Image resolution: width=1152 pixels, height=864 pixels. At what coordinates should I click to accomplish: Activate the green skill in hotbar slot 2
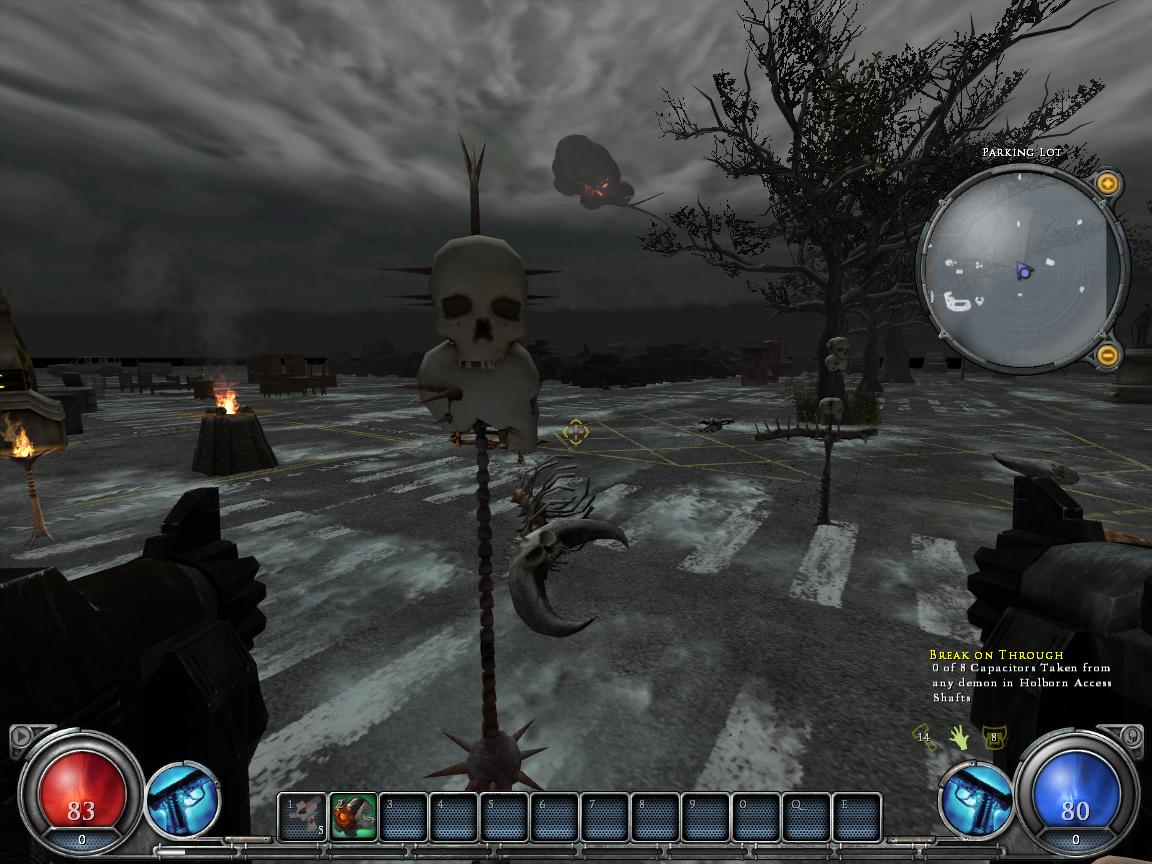[x=354, y=817]
